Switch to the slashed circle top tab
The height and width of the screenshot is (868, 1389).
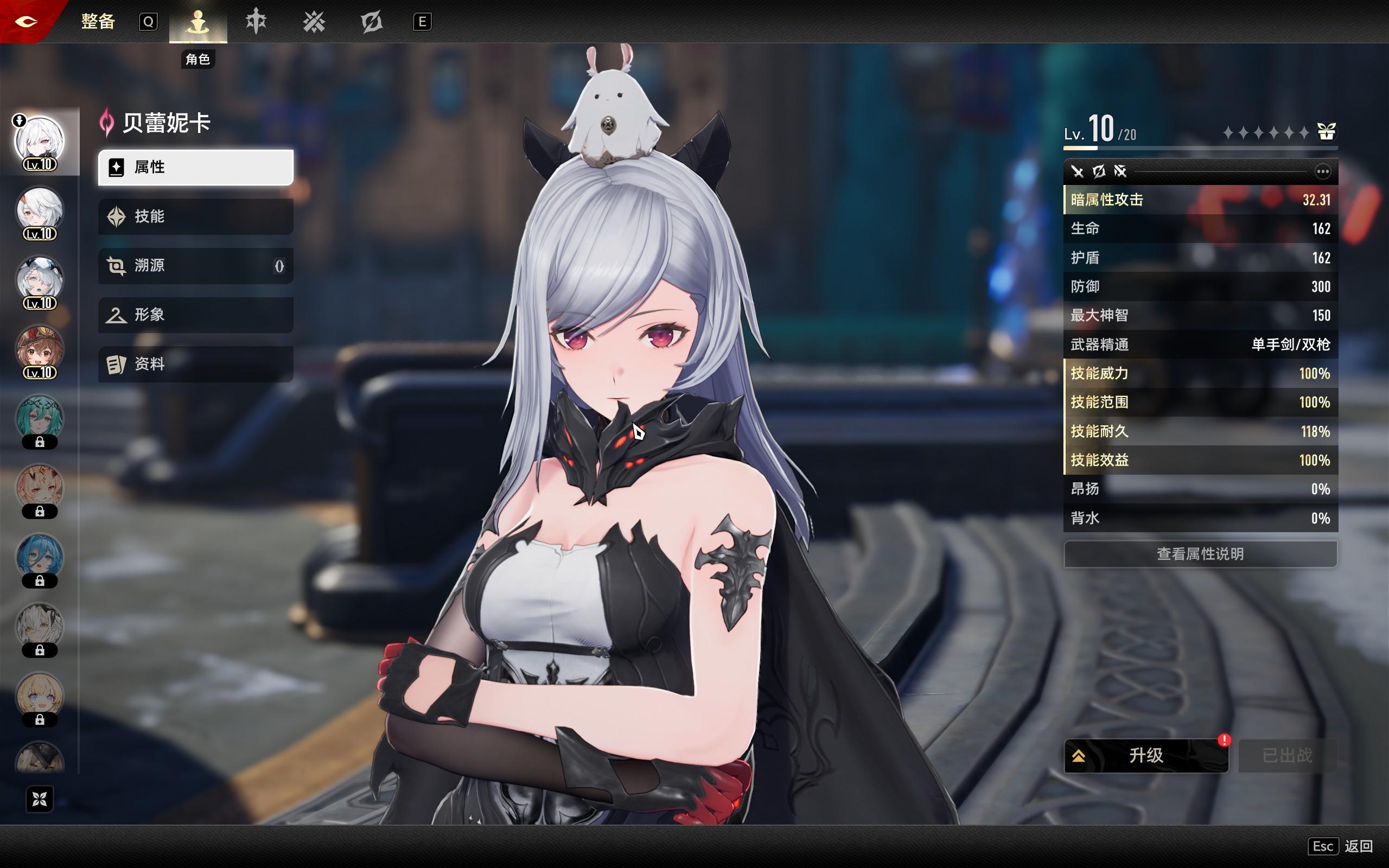(x=371, y=22)
